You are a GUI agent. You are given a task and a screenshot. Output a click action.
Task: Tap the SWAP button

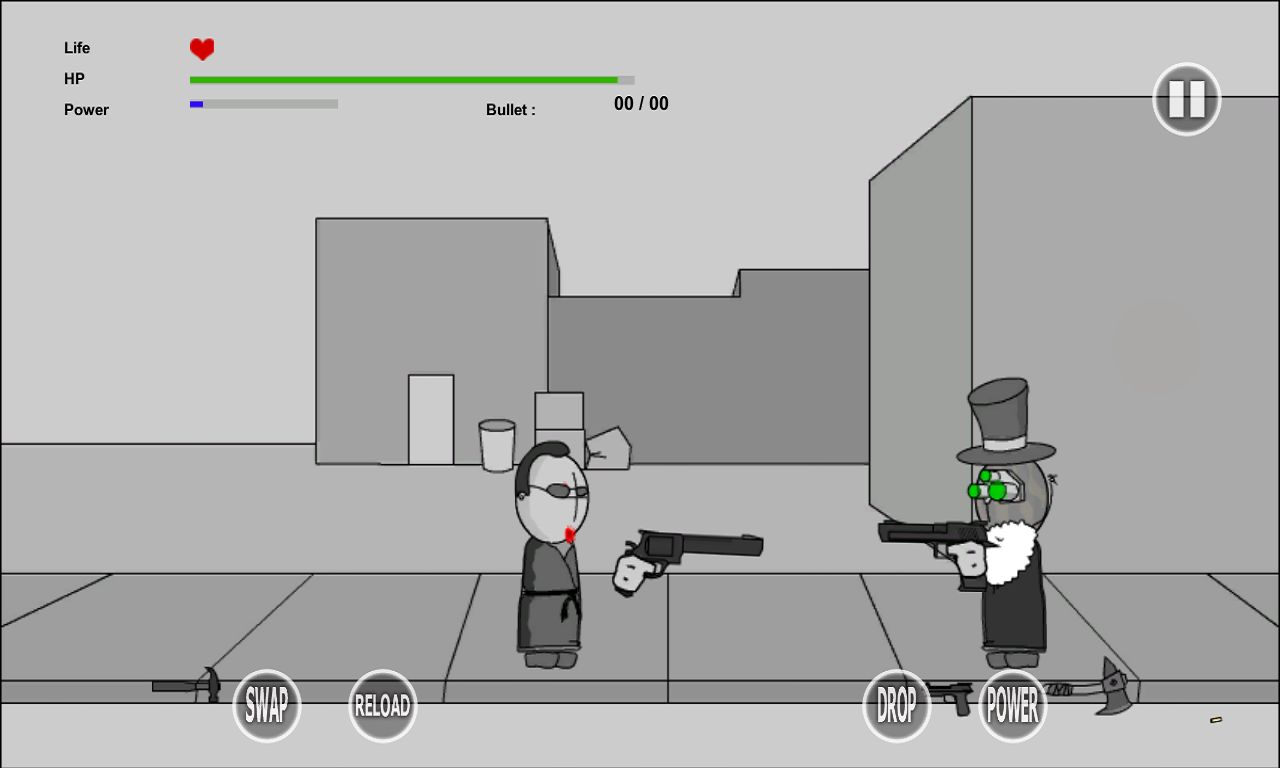point(266,706)
